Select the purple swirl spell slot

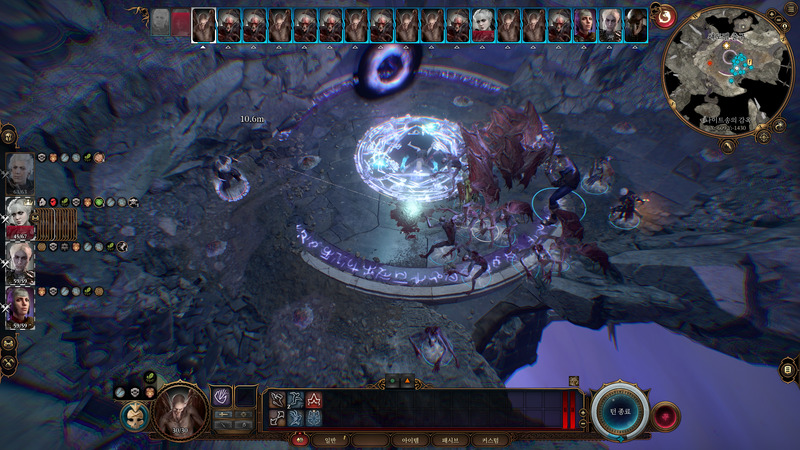pyautogui.click(x=221, y=397)
